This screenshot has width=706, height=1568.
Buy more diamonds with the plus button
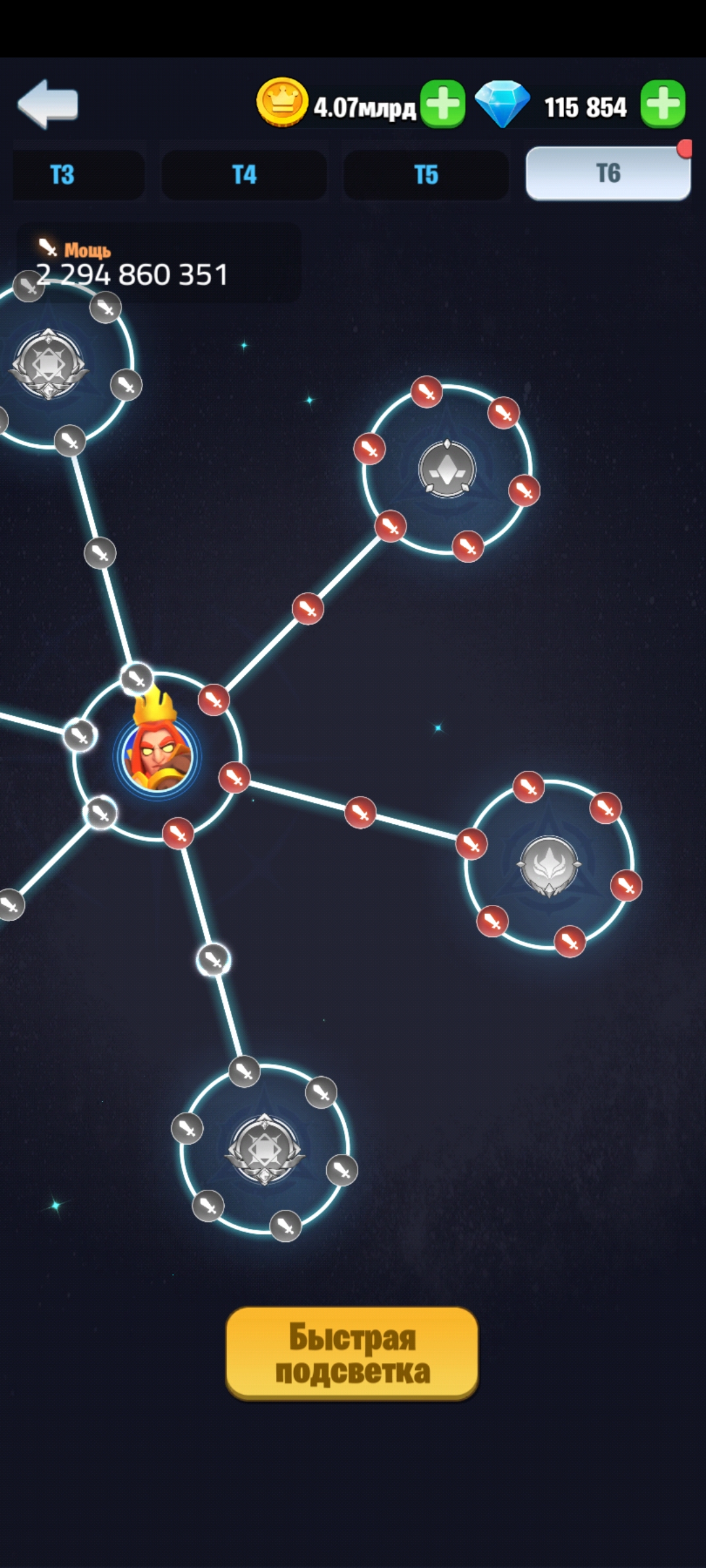(x=663, y=104)
